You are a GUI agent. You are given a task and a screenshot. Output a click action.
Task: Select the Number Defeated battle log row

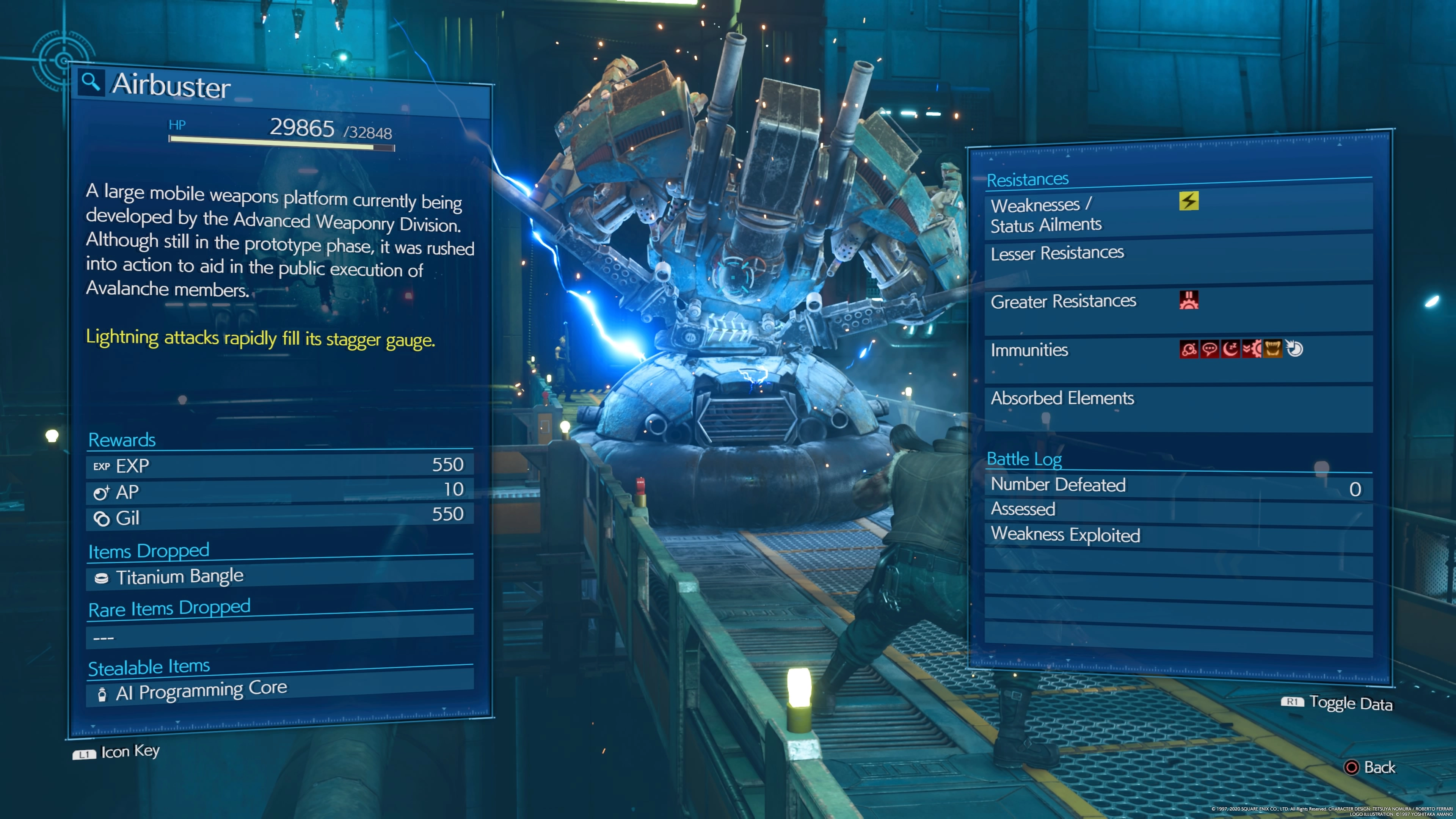(x=1178, y=485)
